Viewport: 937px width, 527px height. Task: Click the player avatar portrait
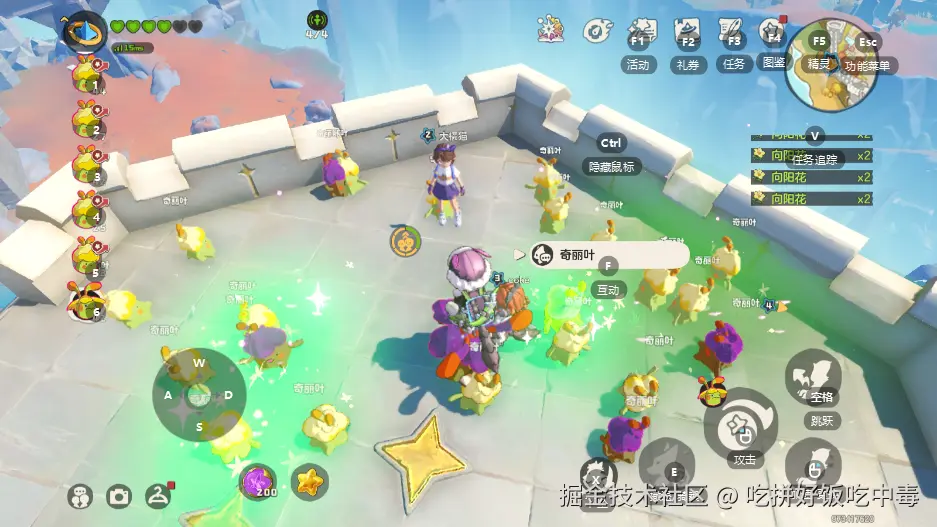(84, 30)
